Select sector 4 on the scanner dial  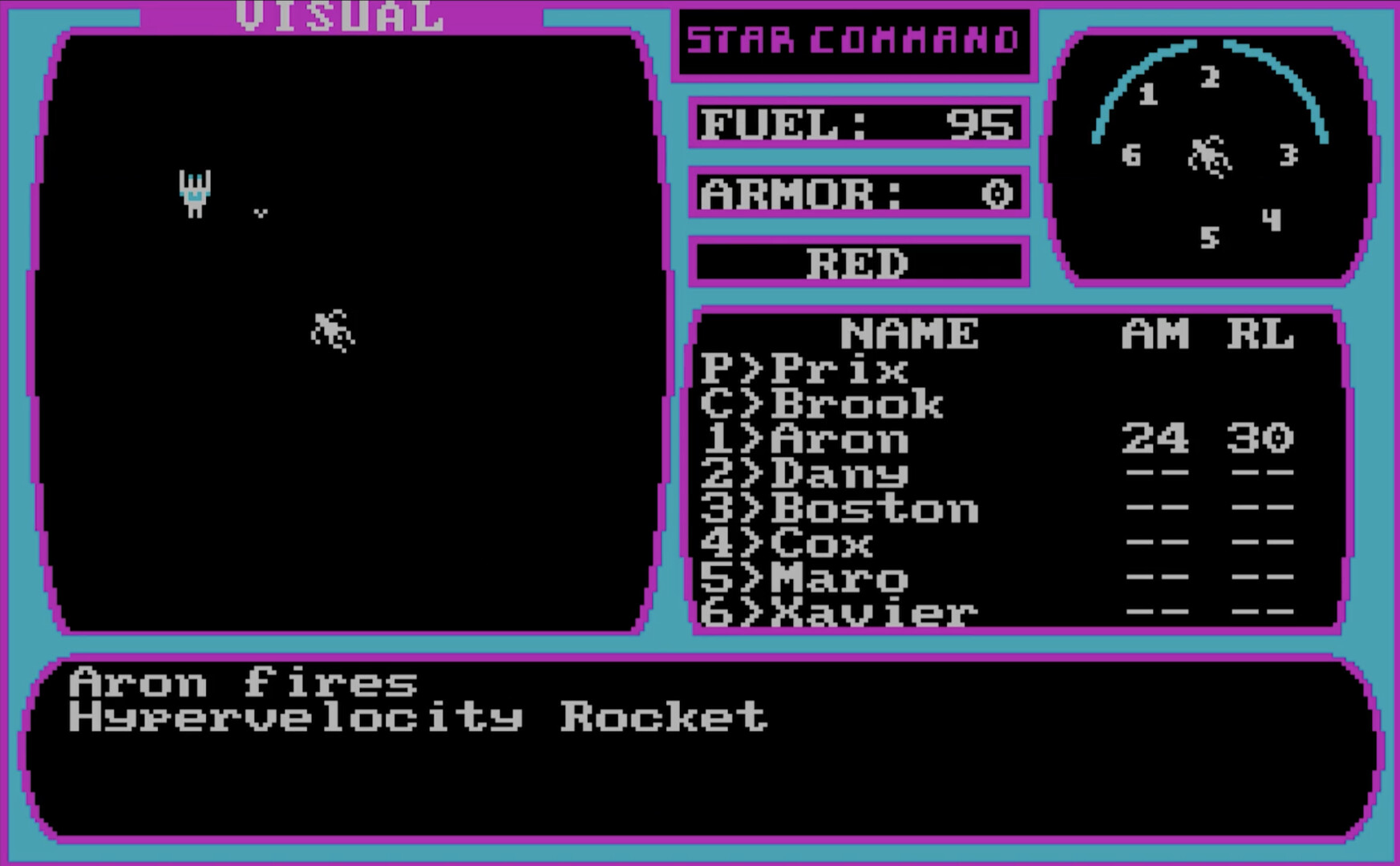(1273, 219)
